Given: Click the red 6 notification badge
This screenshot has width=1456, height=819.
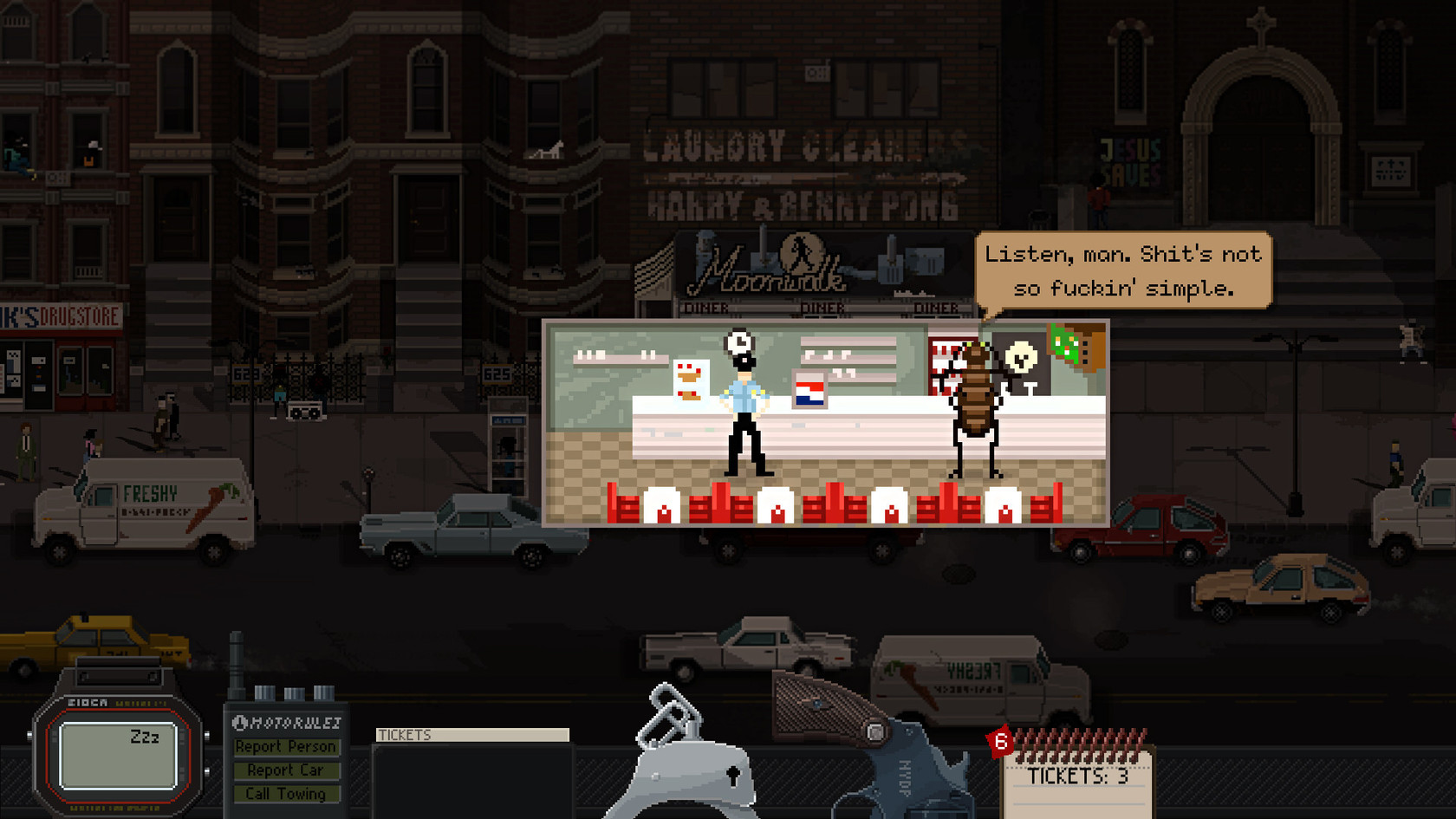Looking at the screenshot, I should coord(998,741).
